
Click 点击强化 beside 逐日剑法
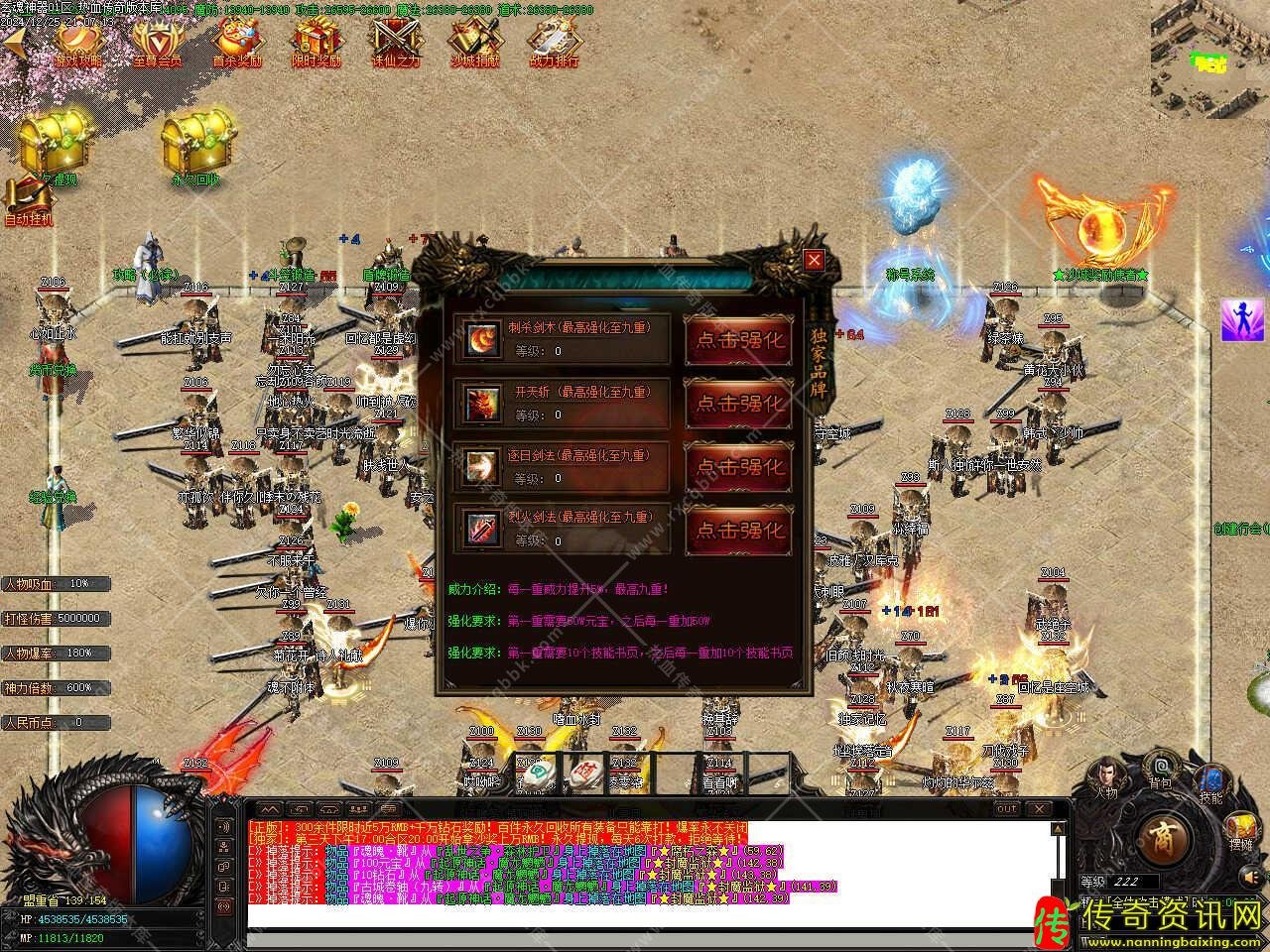(739, 466)
